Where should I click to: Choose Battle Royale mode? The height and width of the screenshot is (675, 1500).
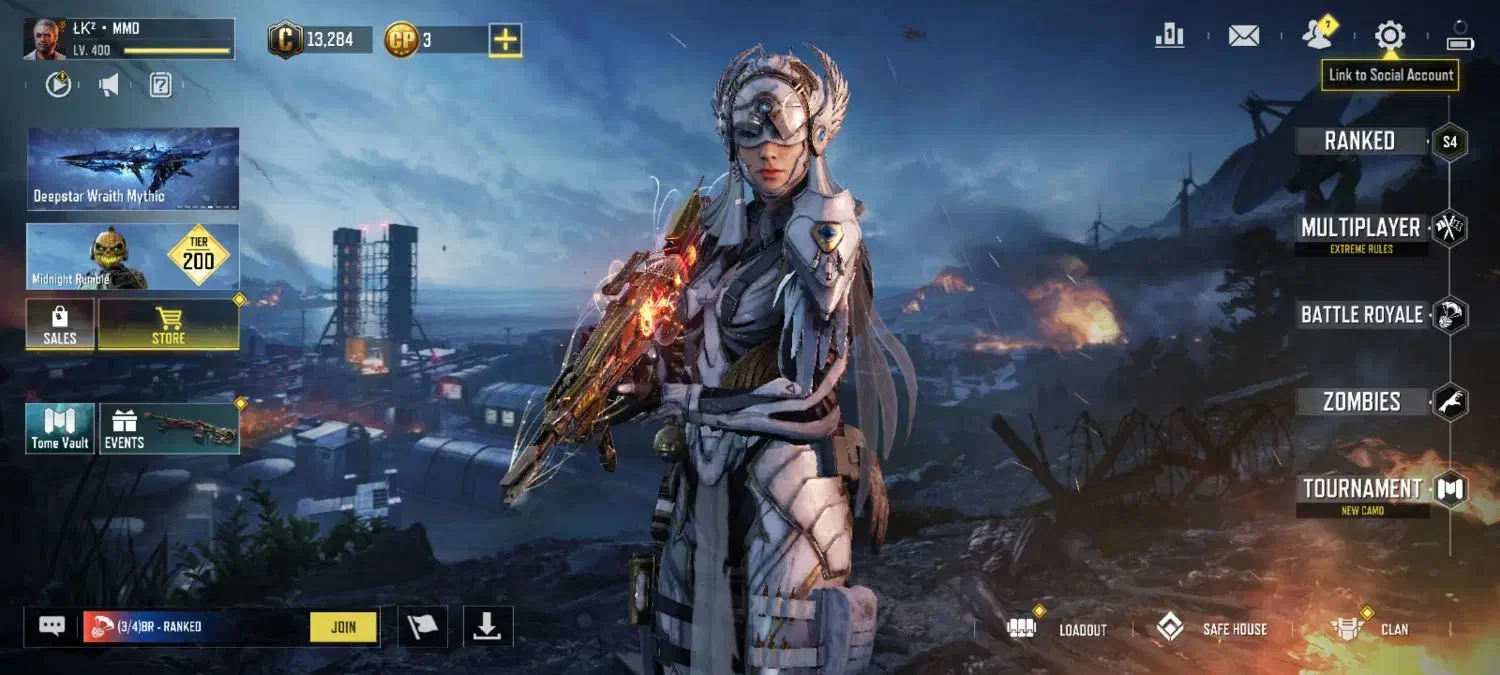coord(1361,315)
